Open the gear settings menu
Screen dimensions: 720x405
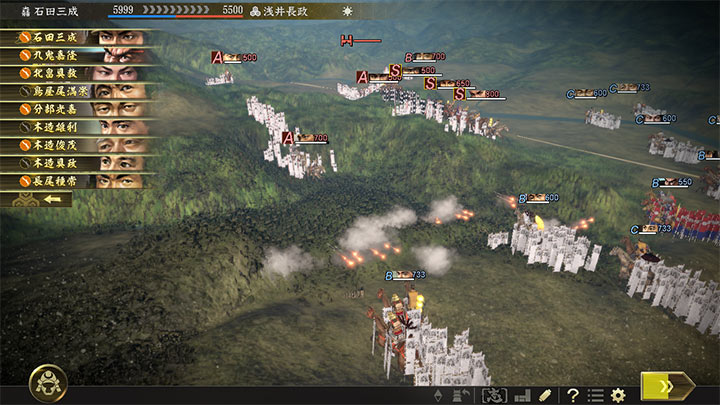618,395
